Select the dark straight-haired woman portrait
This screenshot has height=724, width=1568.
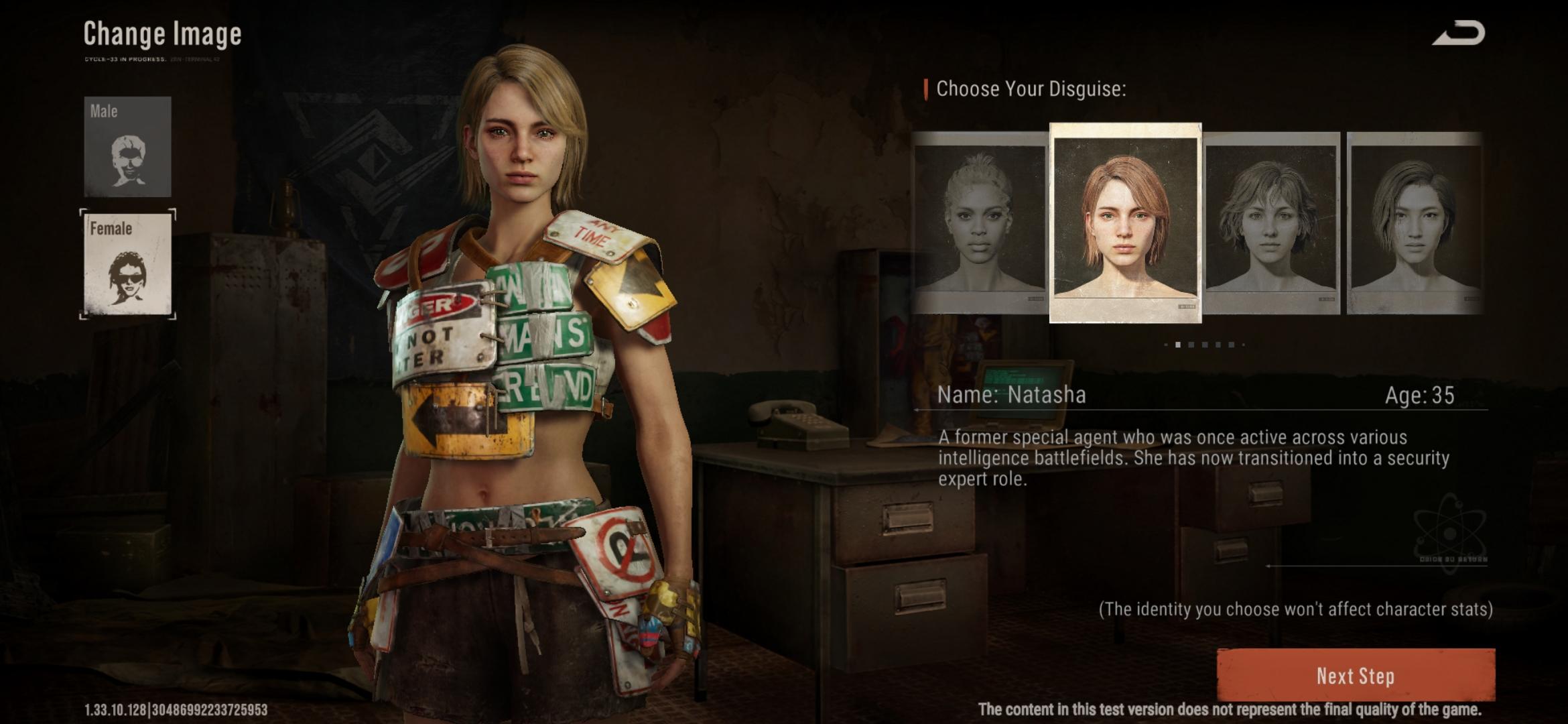pos(1414,223)
